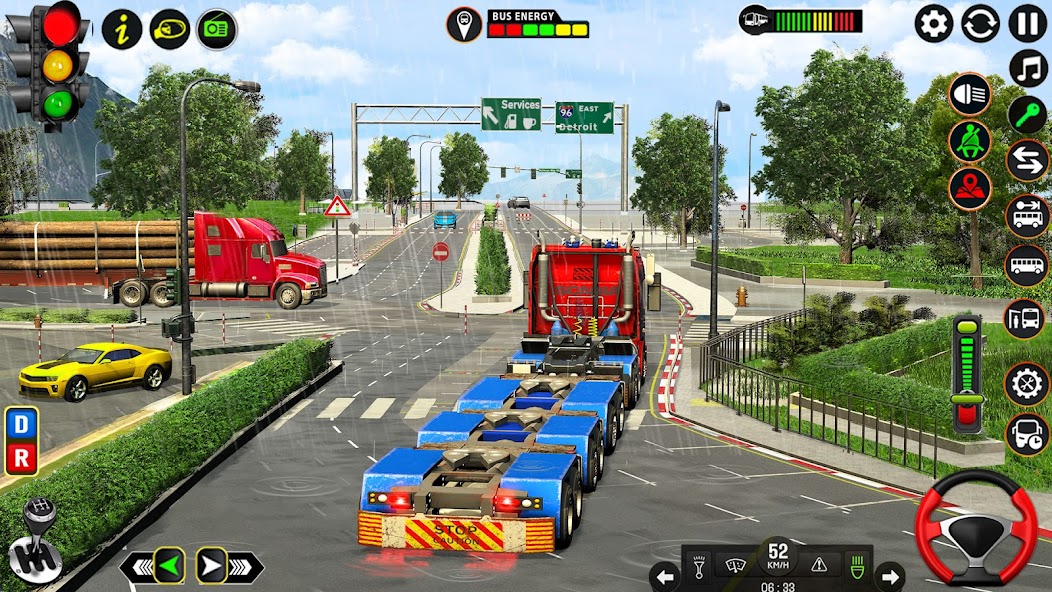Turn on the headlights icon
Image resolution: width=1052 pixels, height=592 pixels.
coord(969,94)
